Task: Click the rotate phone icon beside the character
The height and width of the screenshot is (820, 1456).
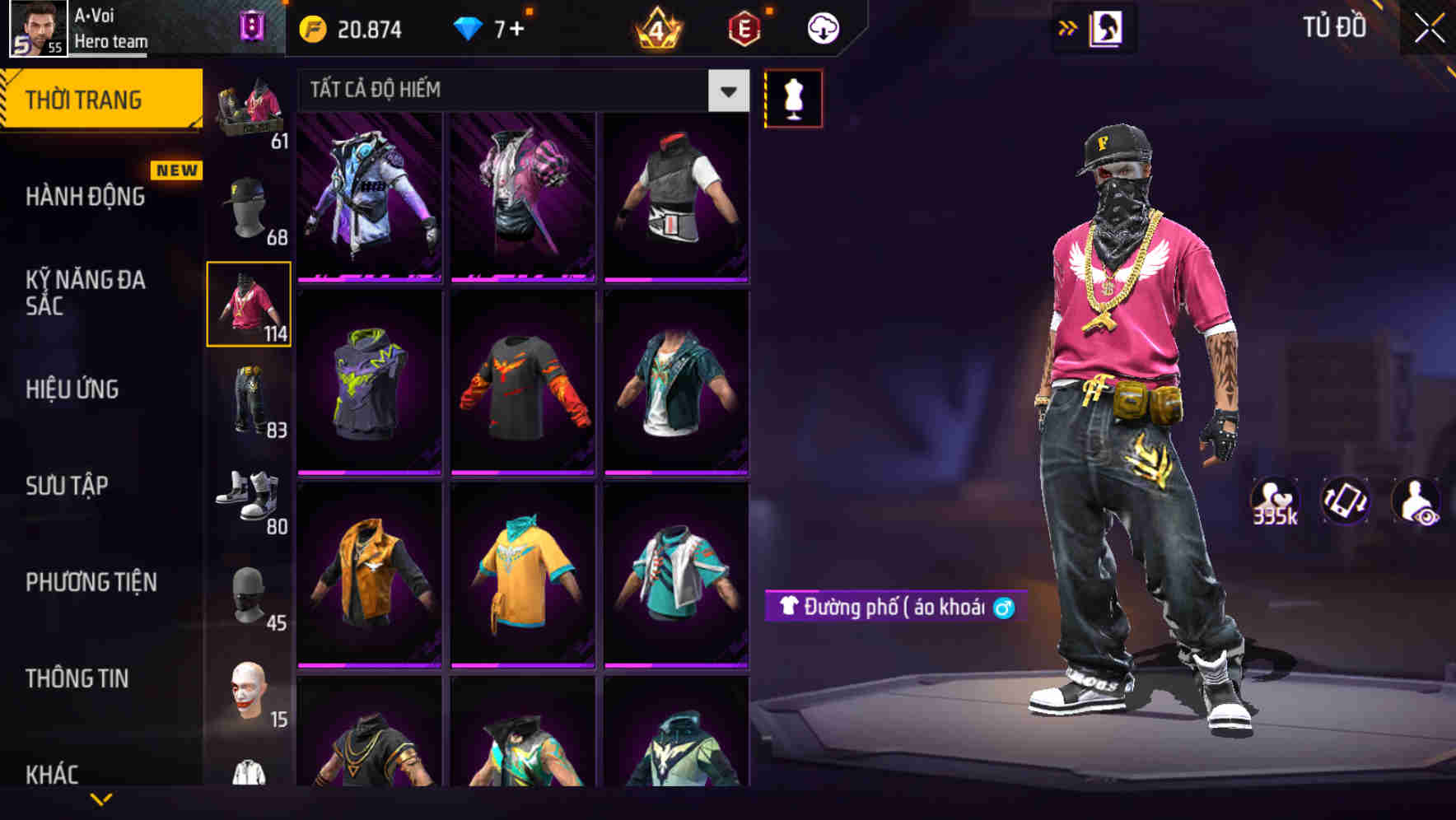Action: (x=1345, y=501)
